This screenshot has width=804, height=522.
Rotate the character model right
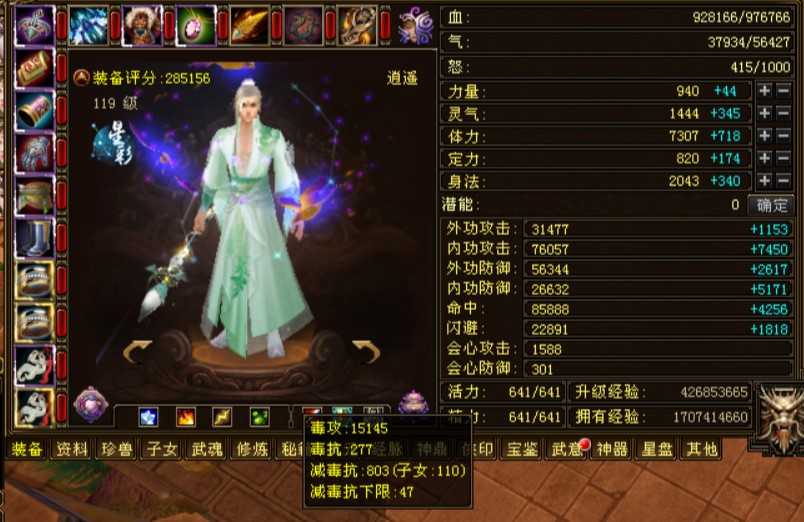(x=366, y=349)
